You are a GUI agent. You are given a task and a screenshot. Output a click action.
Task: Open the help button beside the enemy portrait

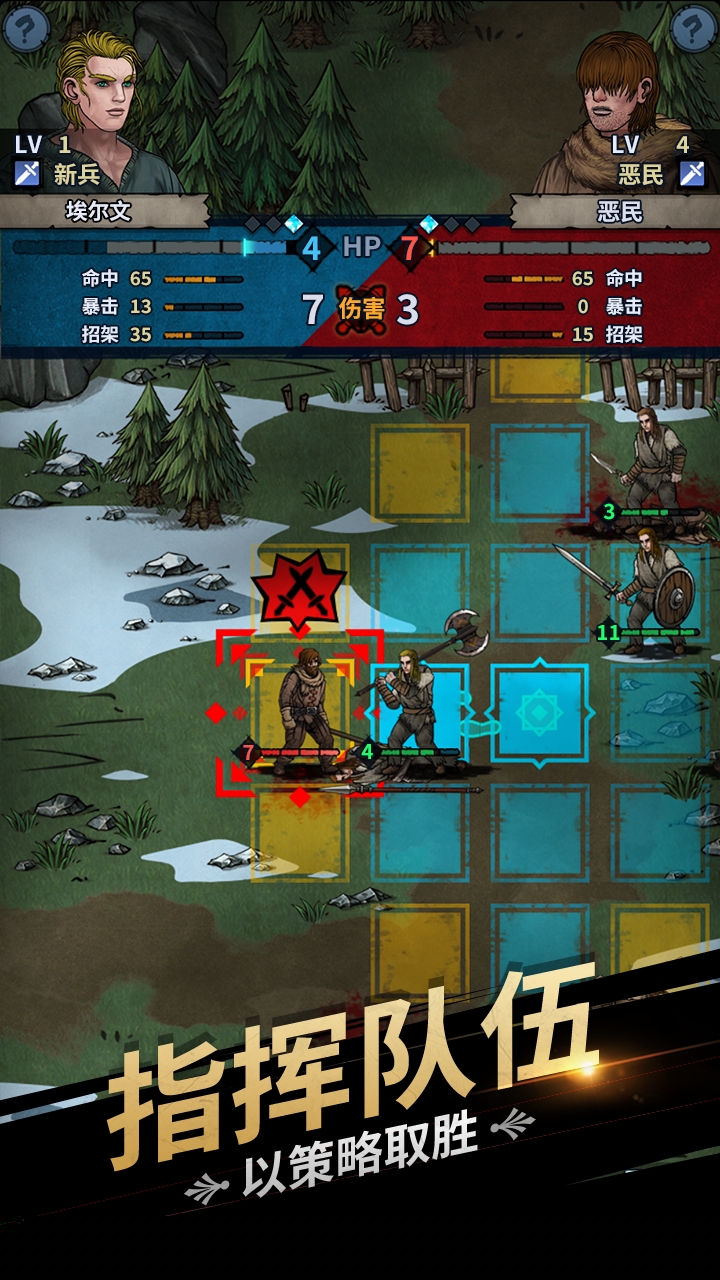point(694,27)
